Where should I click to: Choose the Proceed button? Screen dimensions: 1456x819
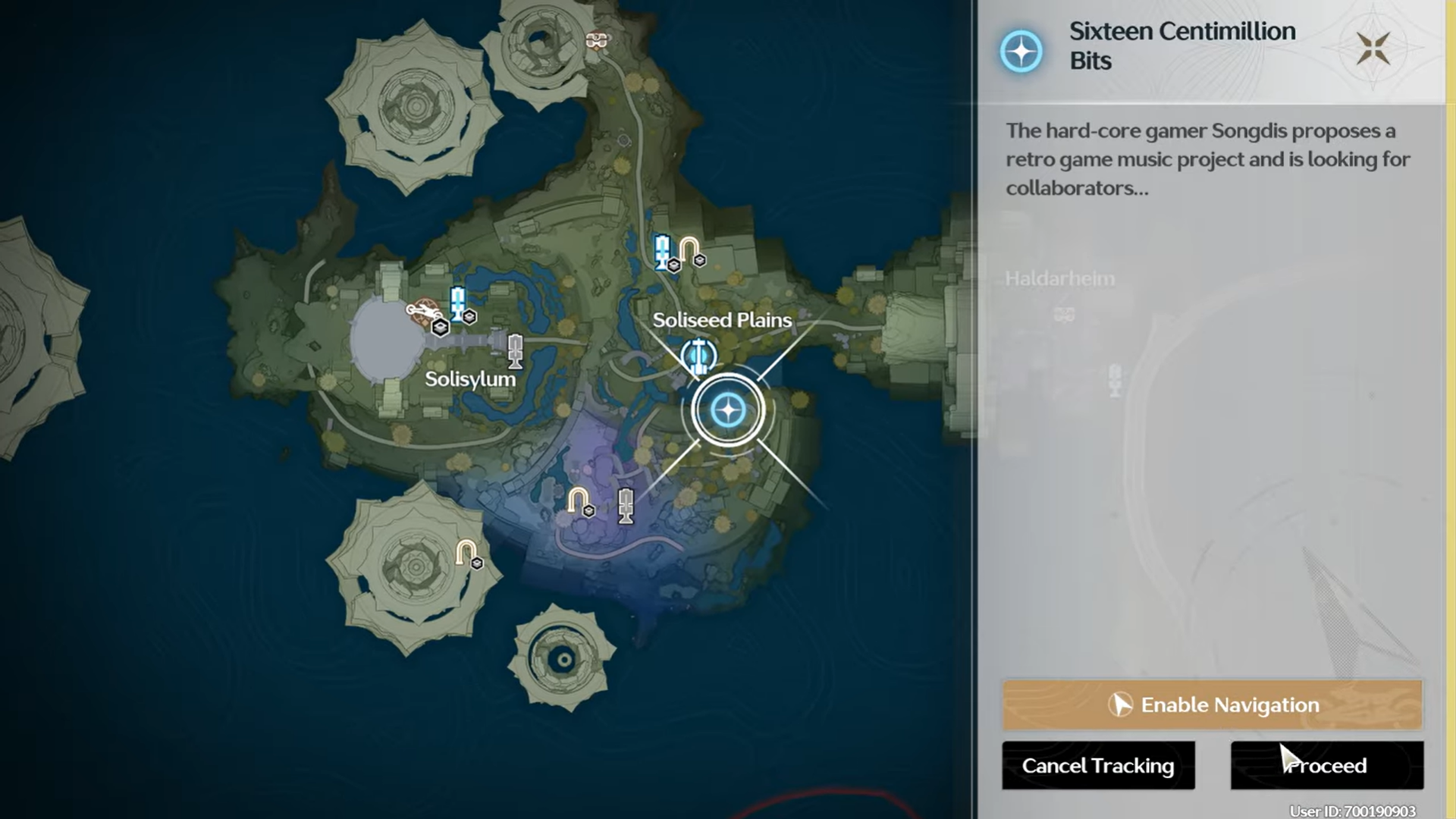(x=1326, y=765)
